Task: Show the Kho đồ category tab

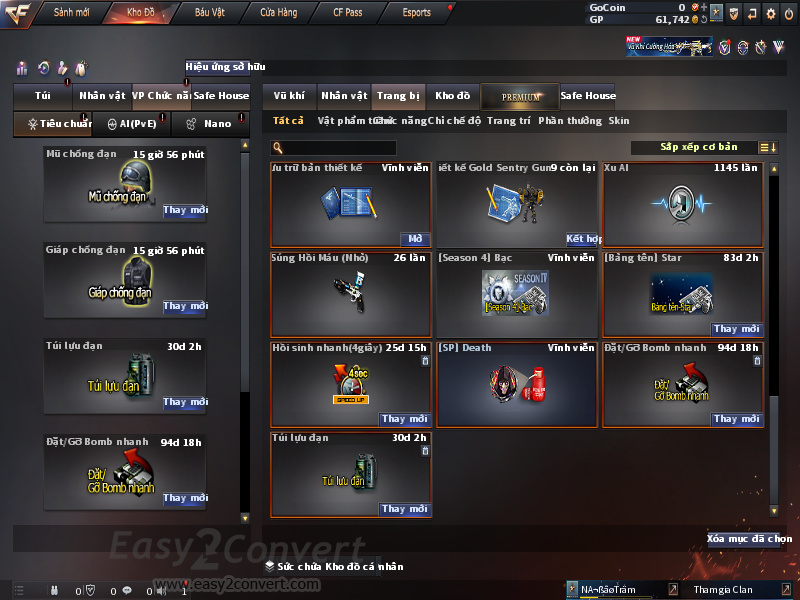Action: click(x=452, y=96)
